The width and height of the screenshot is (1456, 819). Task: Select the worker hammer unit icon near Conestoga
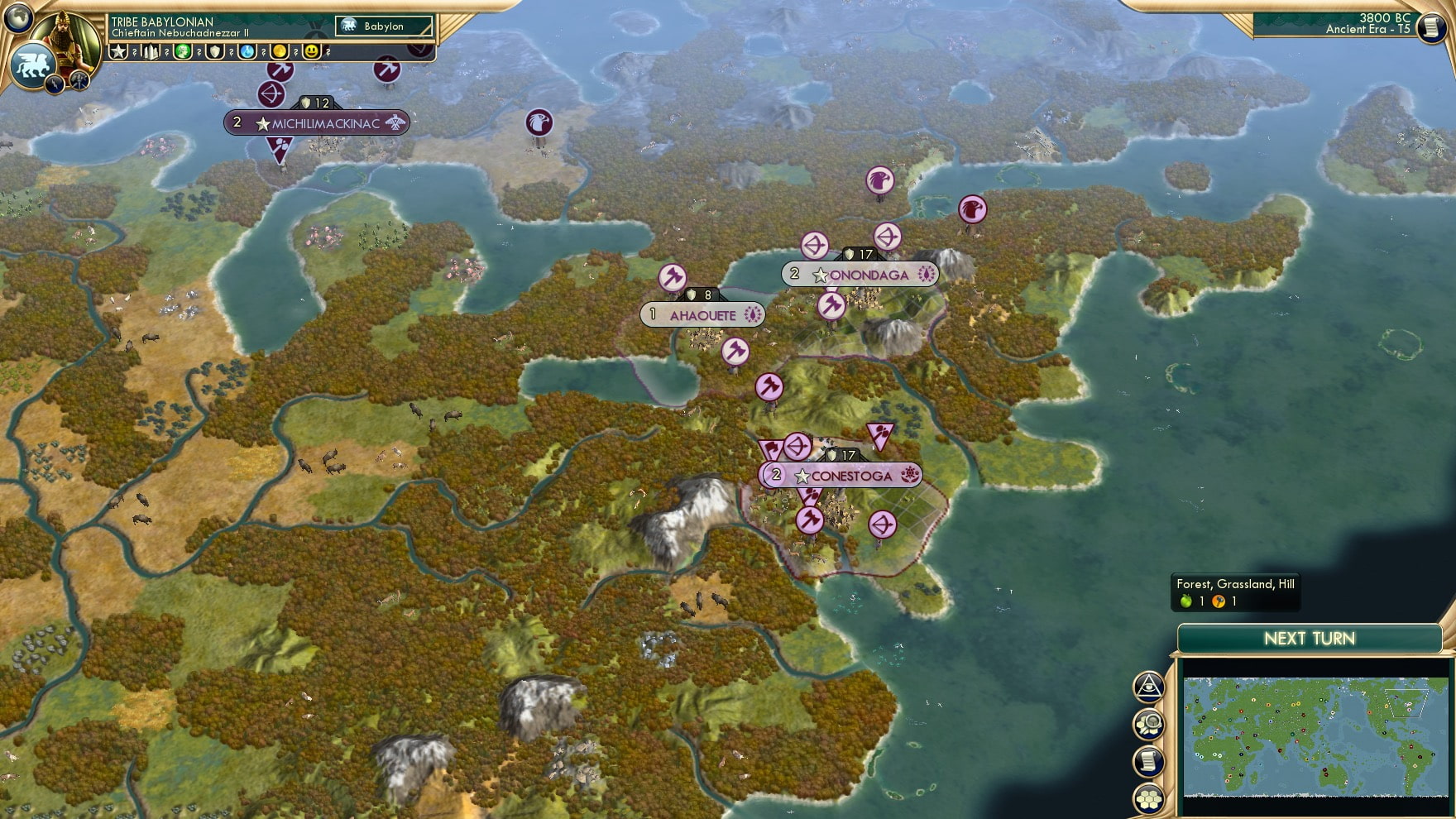point(812,521)
